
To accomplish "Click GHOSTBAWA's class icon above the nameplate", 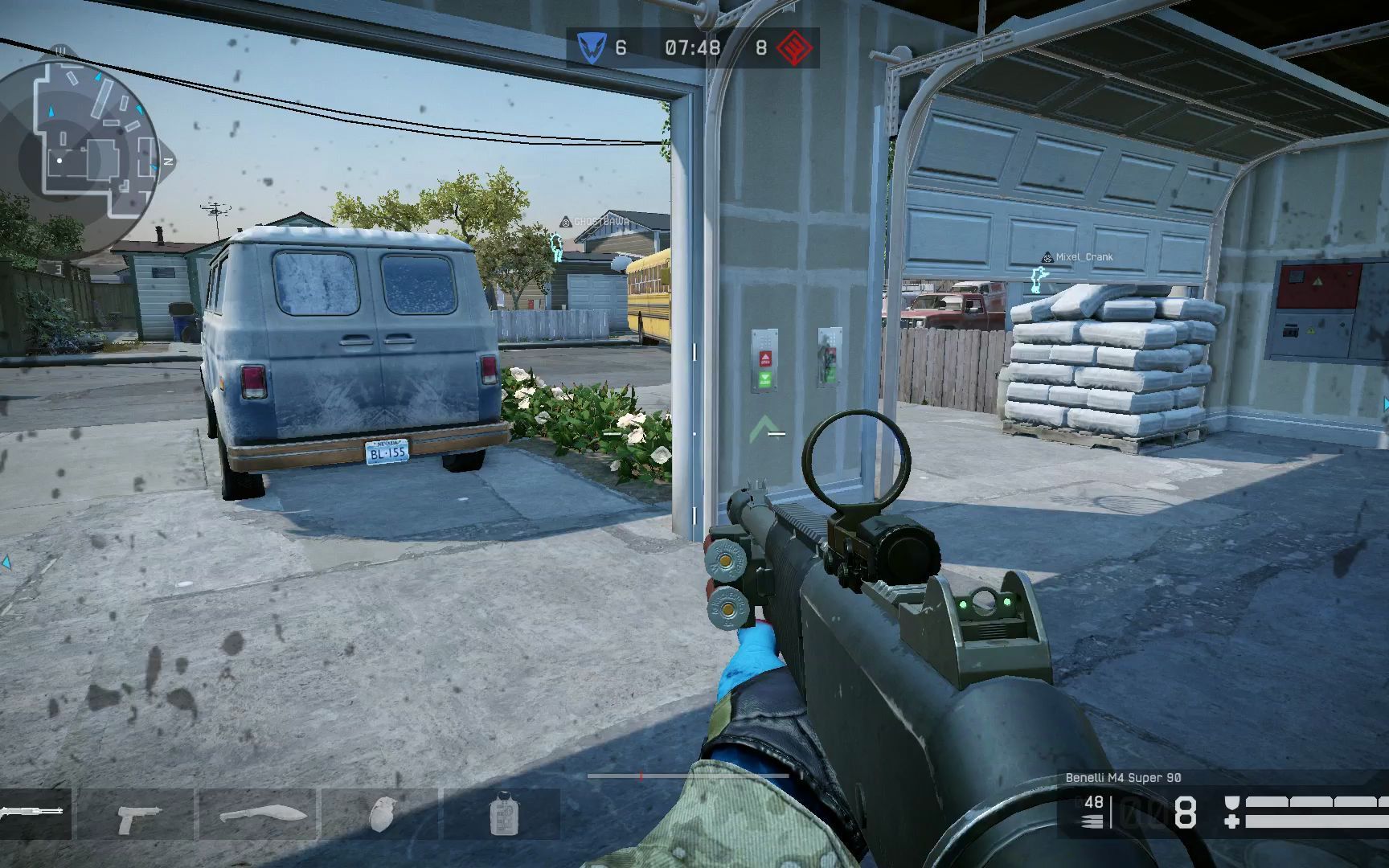I will 565,222.
